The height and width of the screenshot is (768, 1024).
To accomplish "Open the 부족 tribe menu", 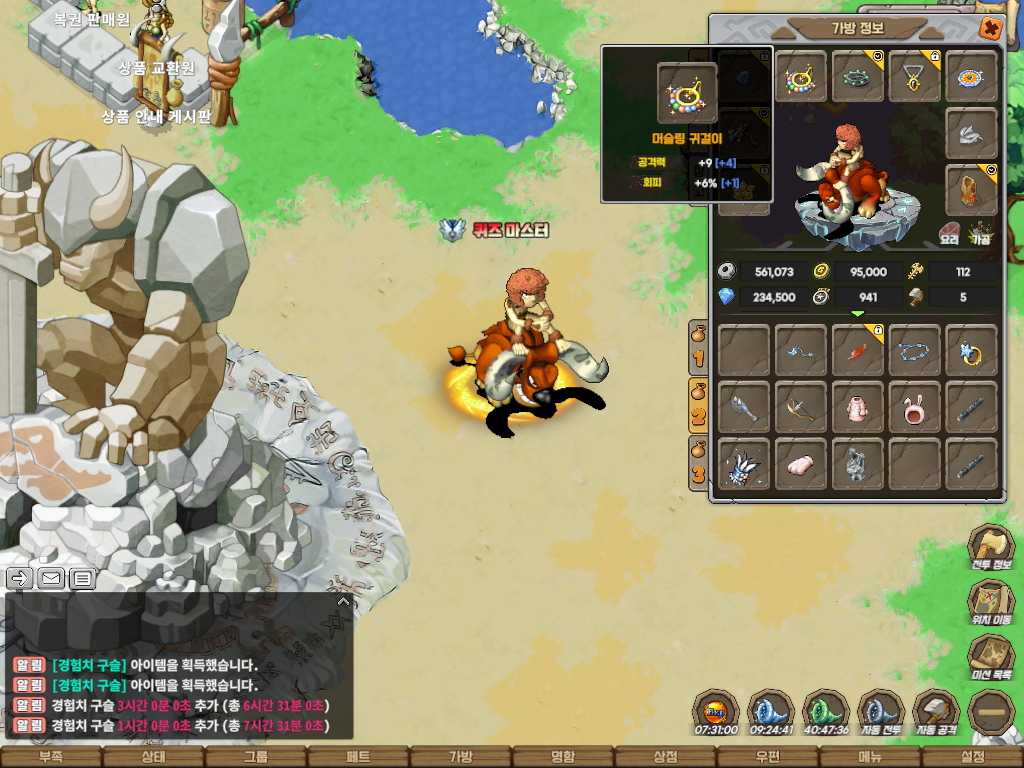I will point(51,757).
